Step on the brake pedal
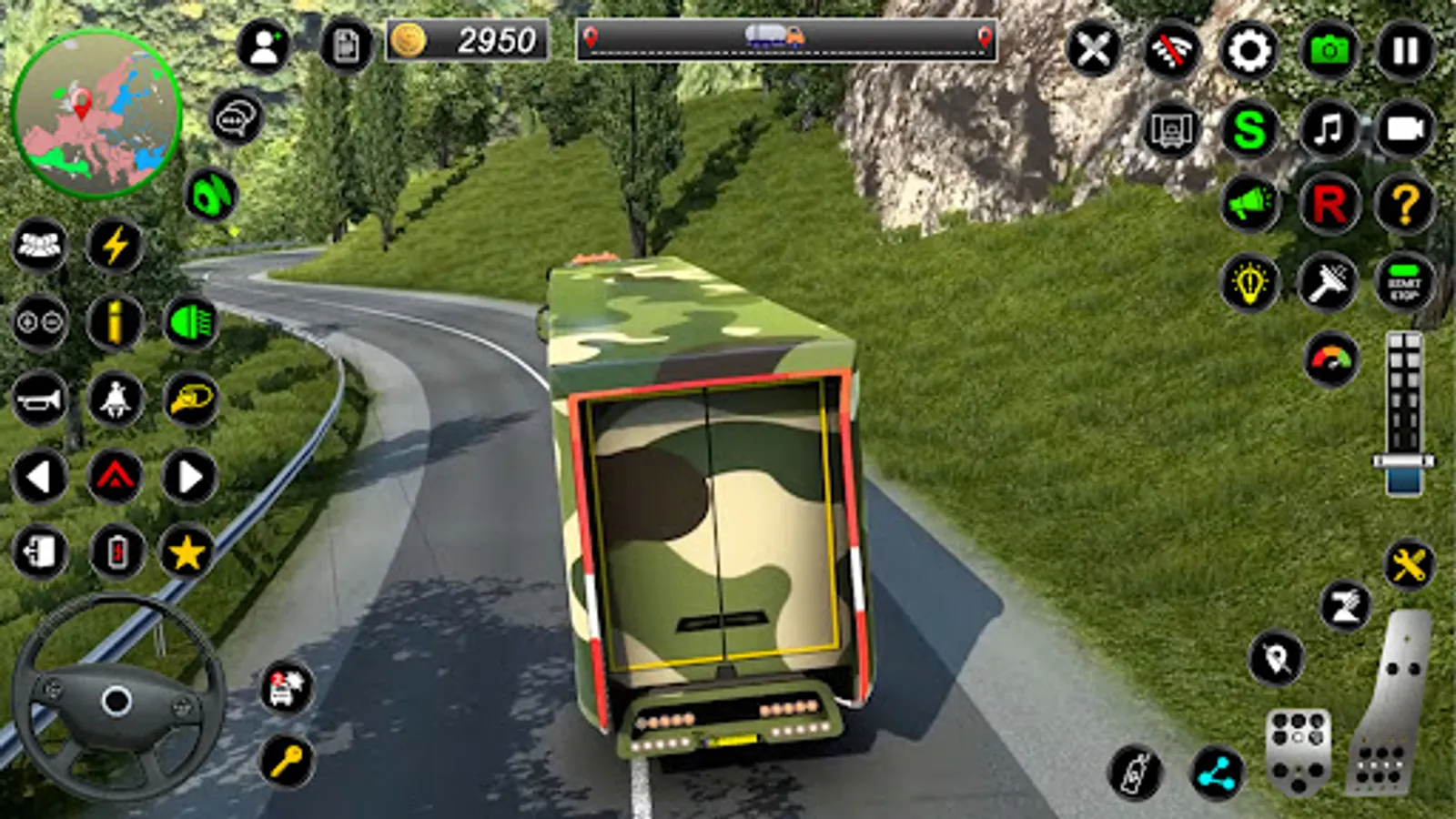This screenshot has height=819, width=1456. point(1298,752)
